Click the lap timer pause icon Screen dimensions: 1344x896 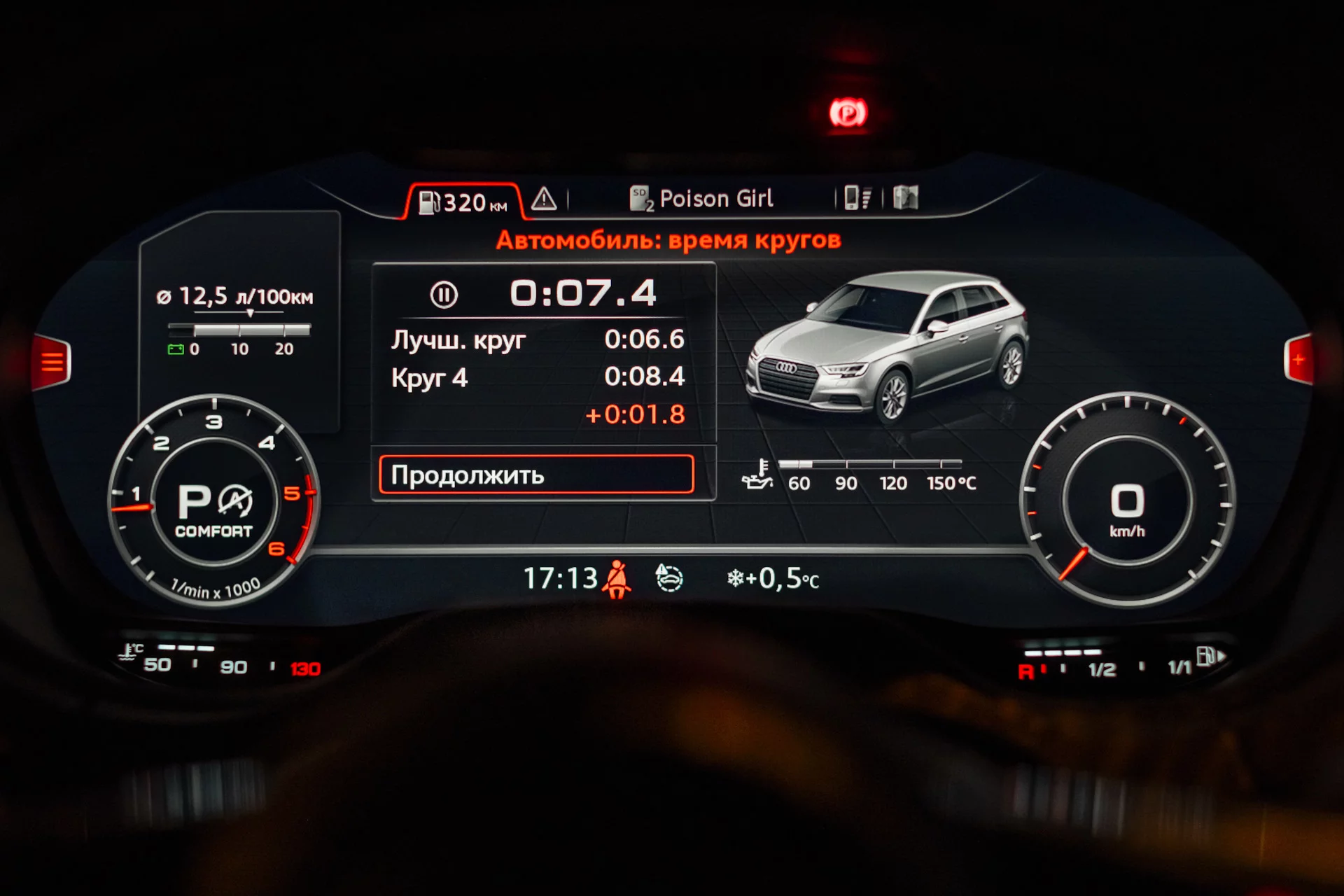coord(444,295)
